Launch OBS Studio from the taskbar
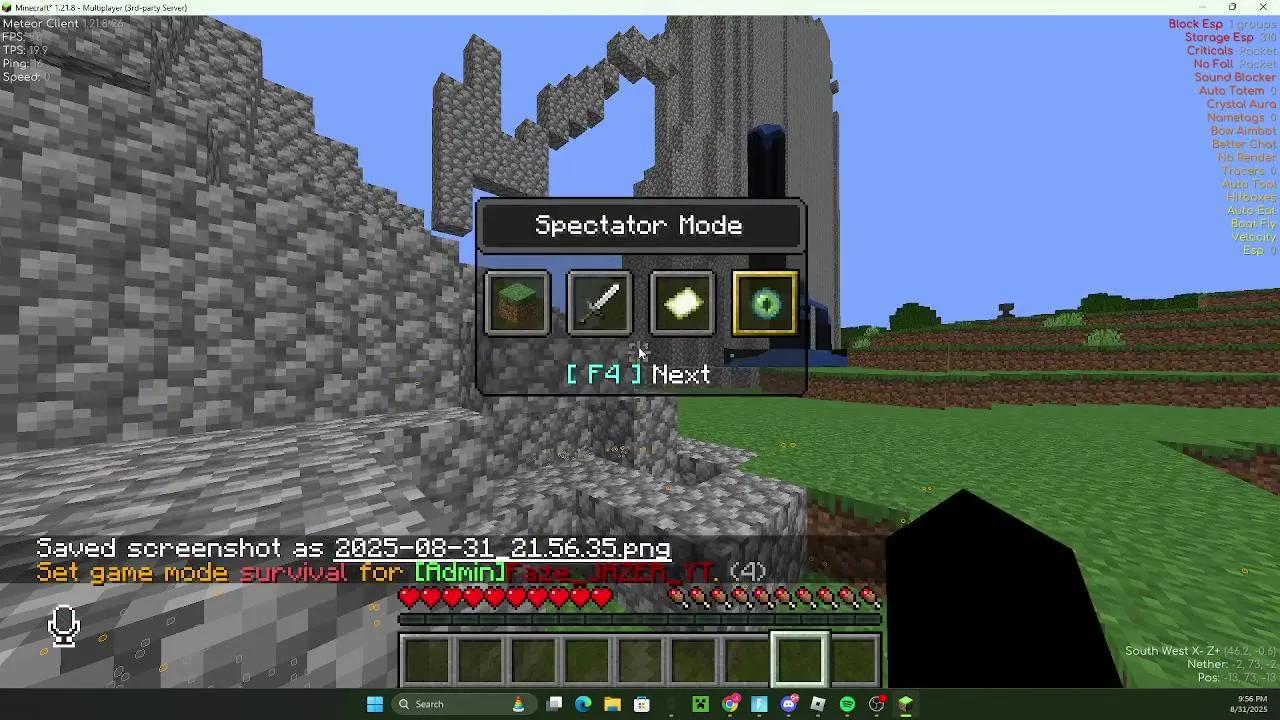 [877, 704]
